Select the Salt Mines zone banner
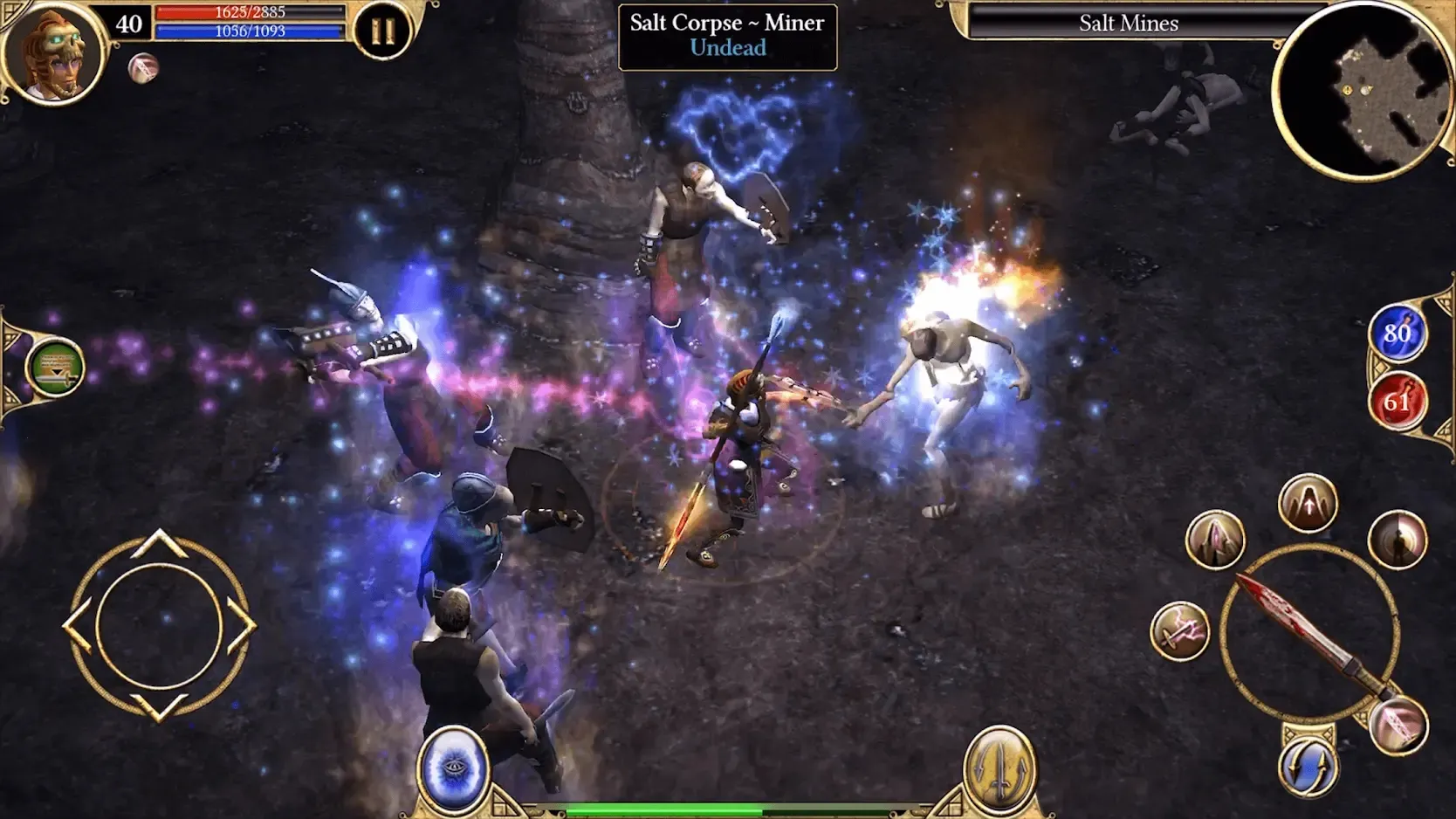The image size is (1456, 819). (1126, 24)
